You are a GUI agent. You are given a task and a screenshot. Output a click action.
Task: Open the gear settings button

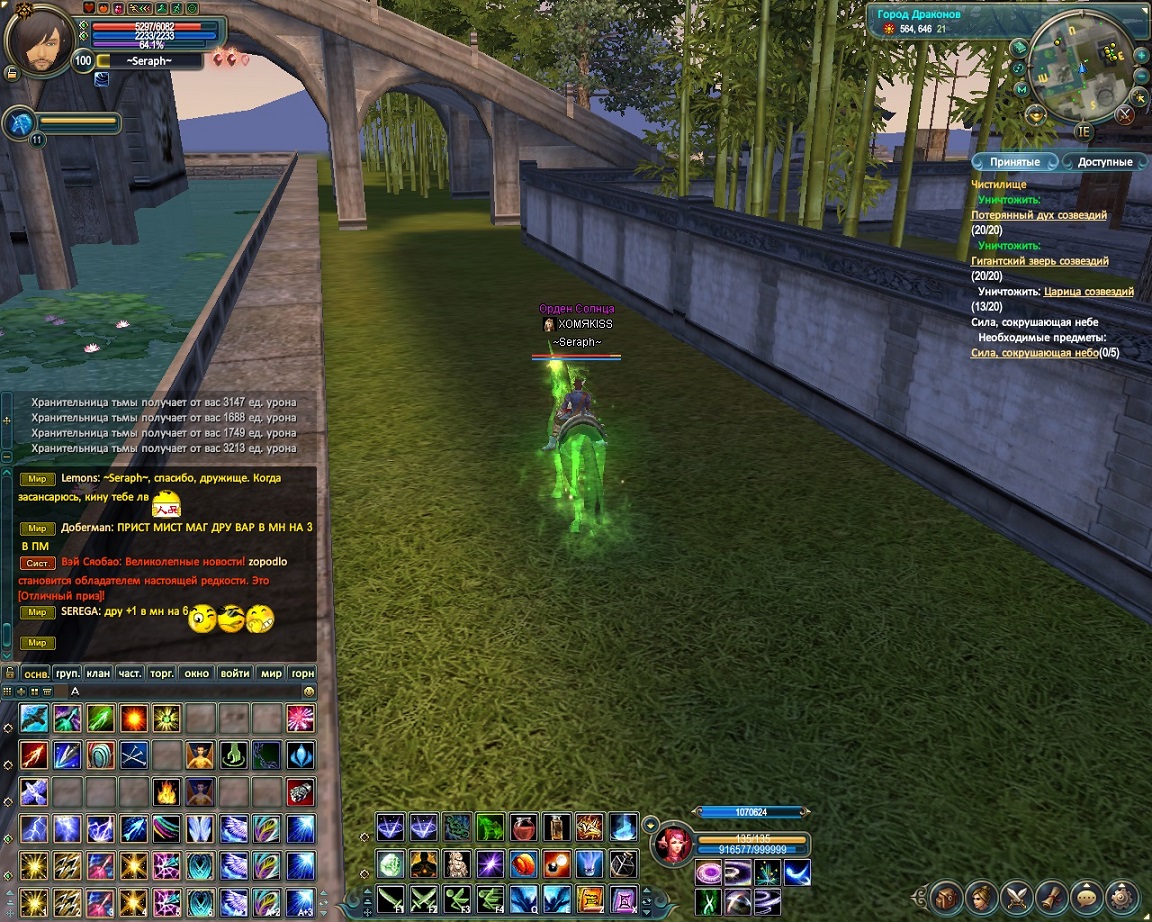coord(1122,894)
